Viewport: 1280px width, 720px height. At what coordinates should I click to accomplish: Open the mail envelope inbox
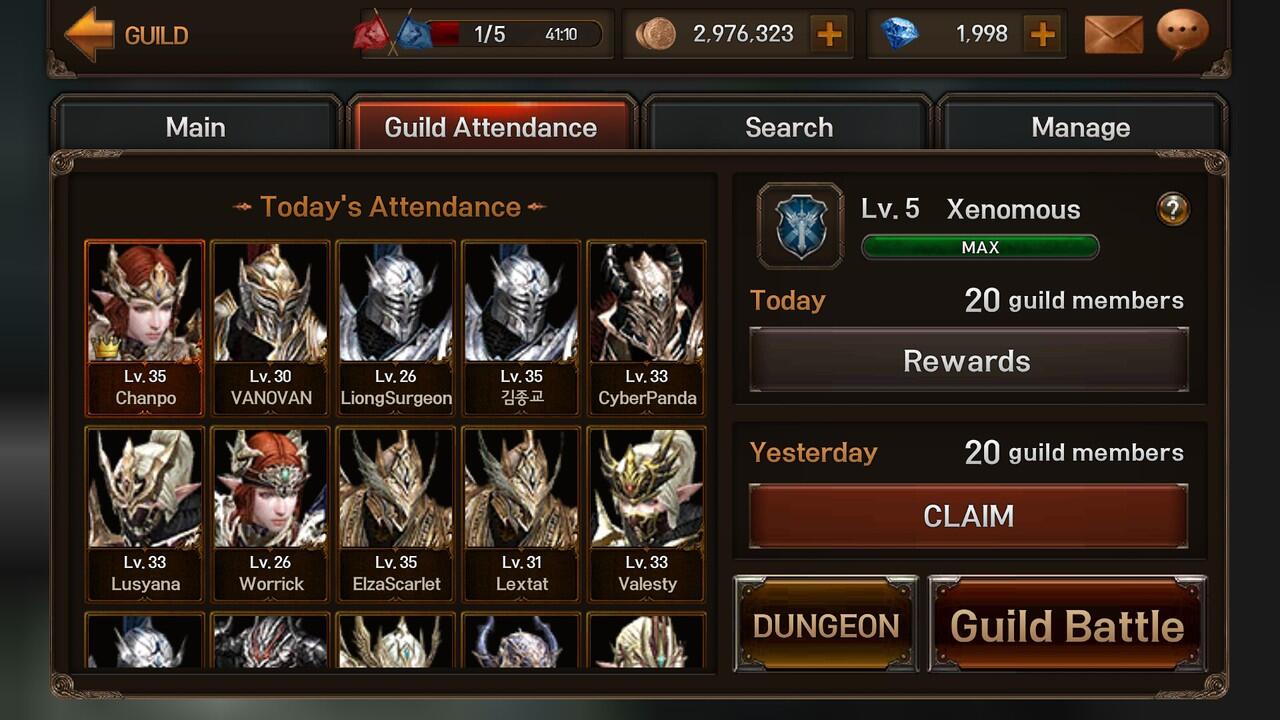(1113, 35)
